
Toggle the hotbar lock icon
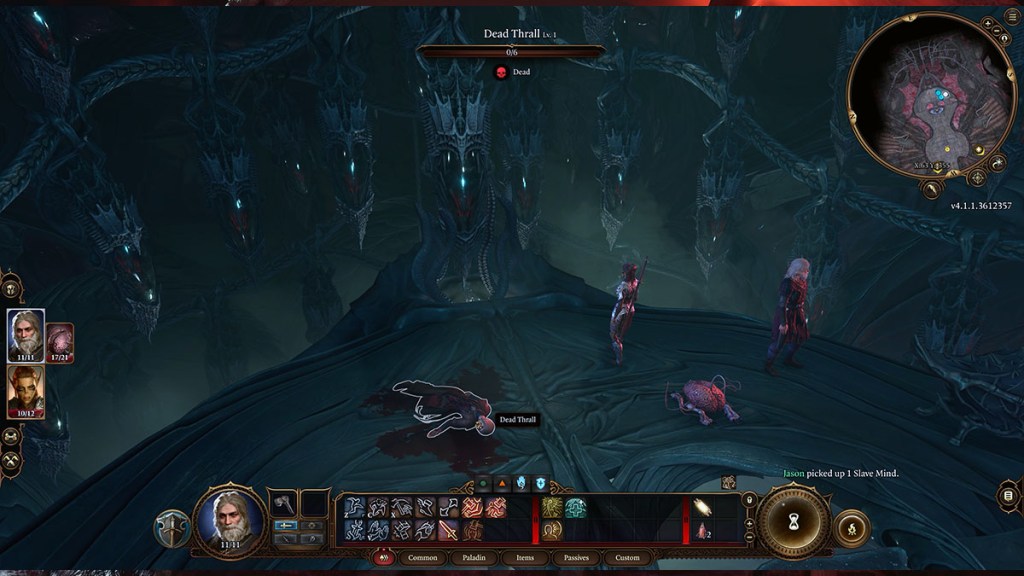pyautogui.click(x=749, y=499)
